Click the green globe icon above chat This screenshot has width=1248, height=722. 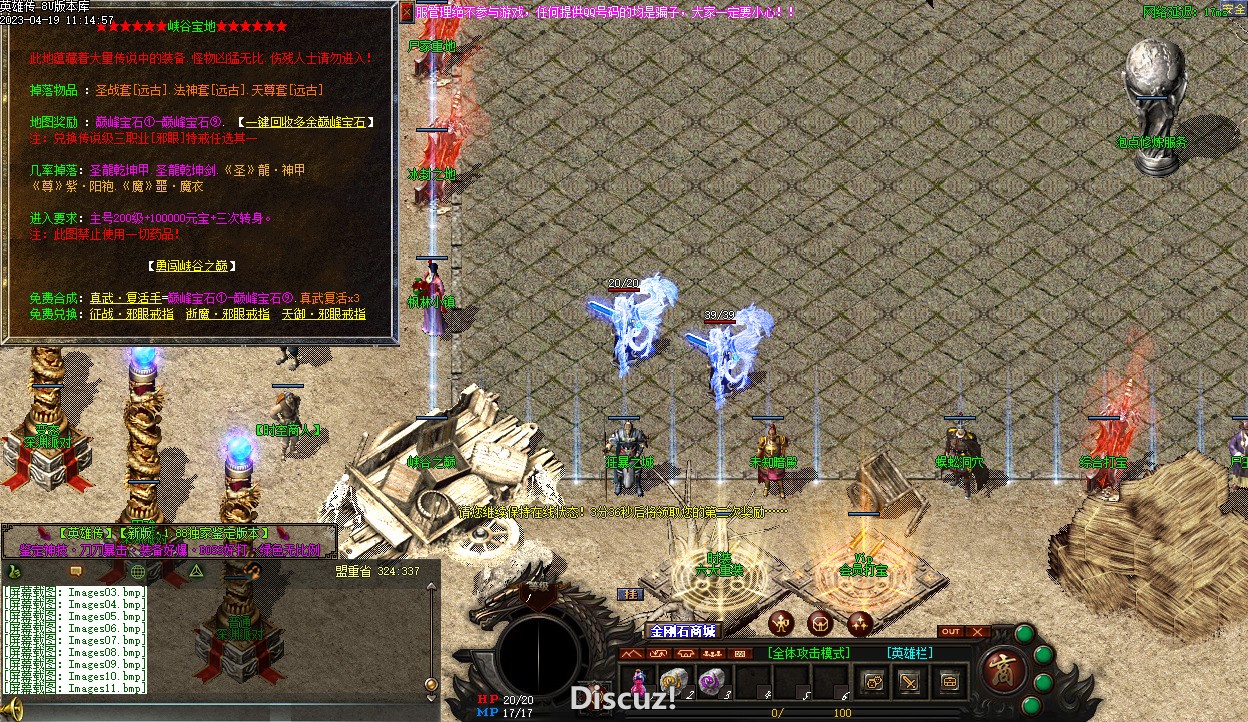click(138, 571)
